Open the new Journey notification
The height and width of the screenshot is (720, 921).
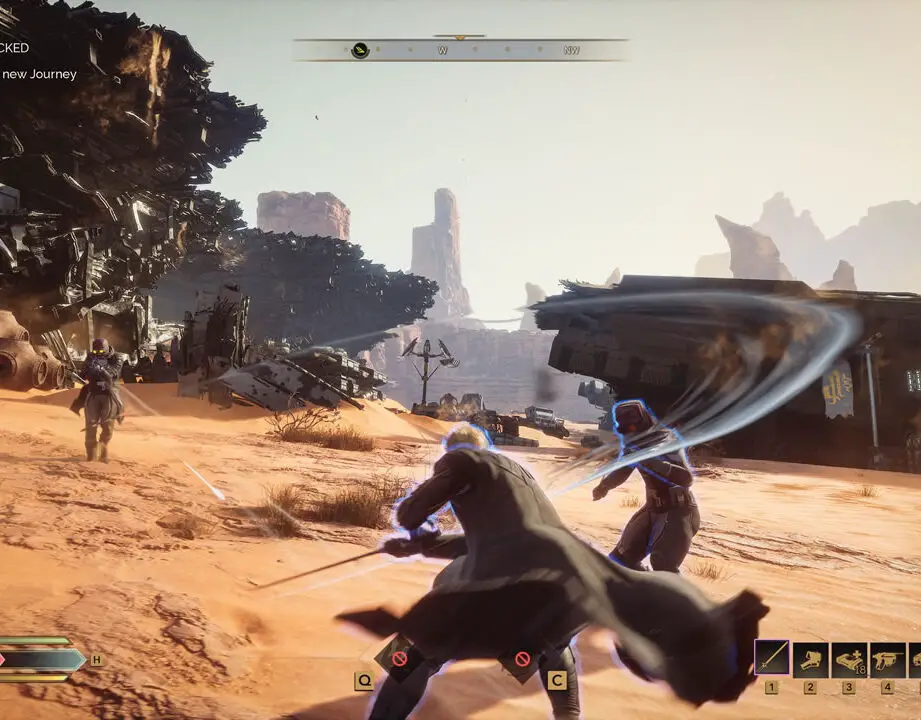[38, 74]
